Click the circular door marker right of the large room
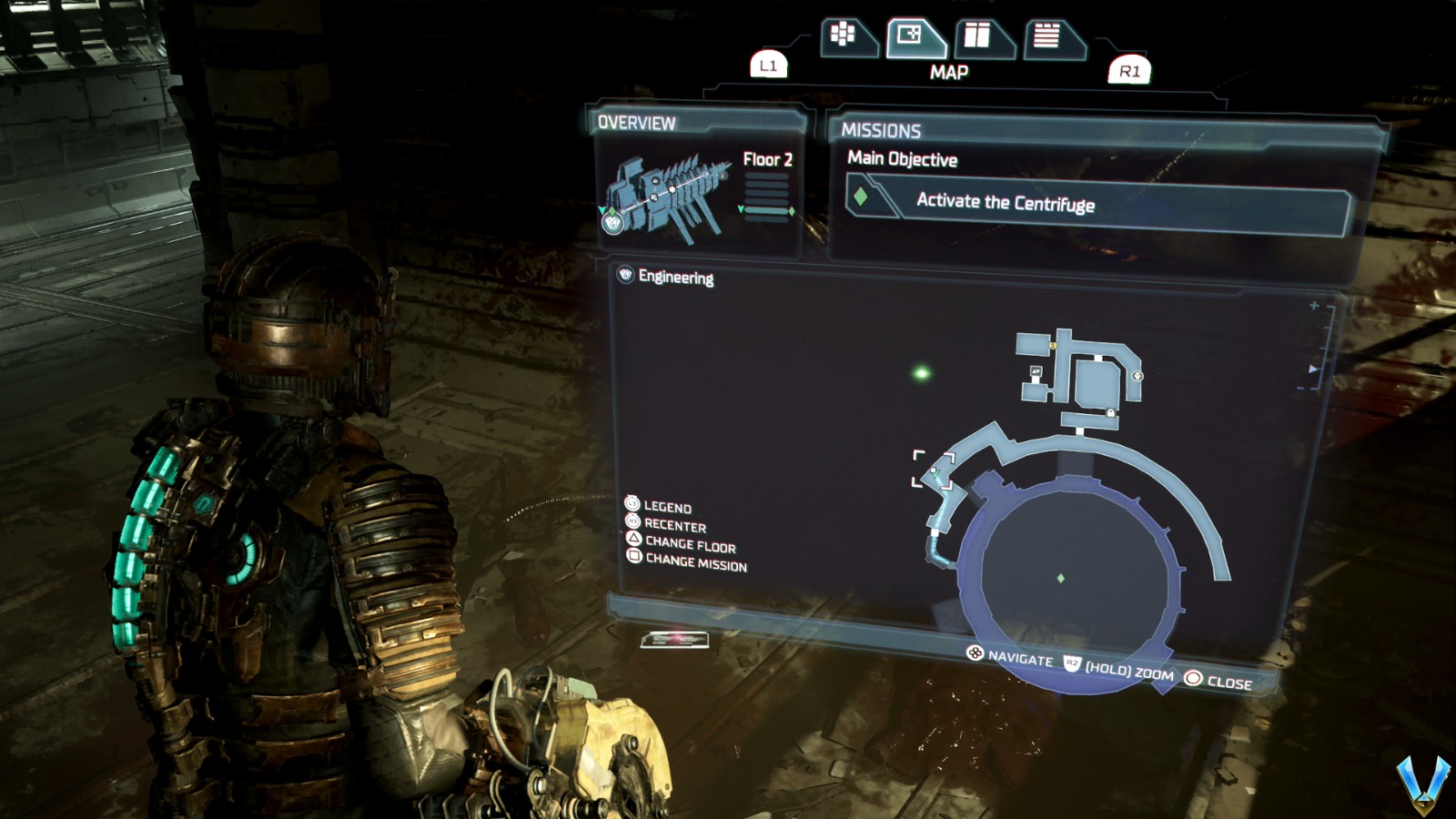Viewport: 1456px width, 819px height. click(1137, 375)
